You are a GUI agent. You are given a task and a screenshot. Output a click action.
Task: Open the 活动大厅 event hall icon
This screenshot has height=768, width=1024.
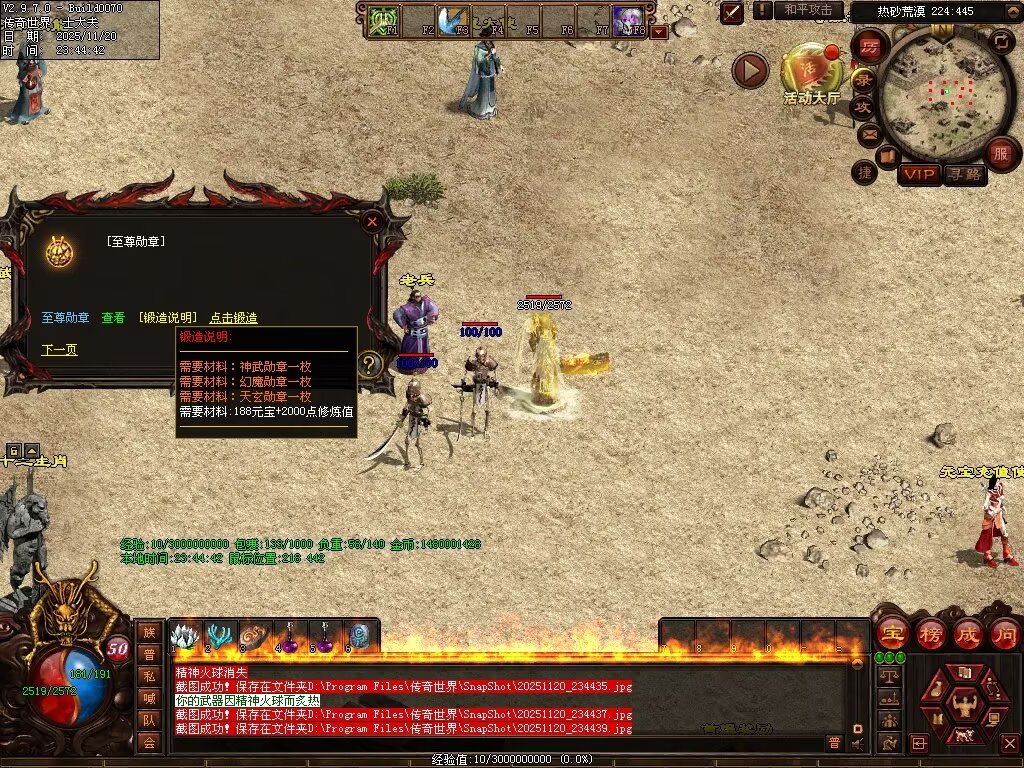click(x=811, y=70)
